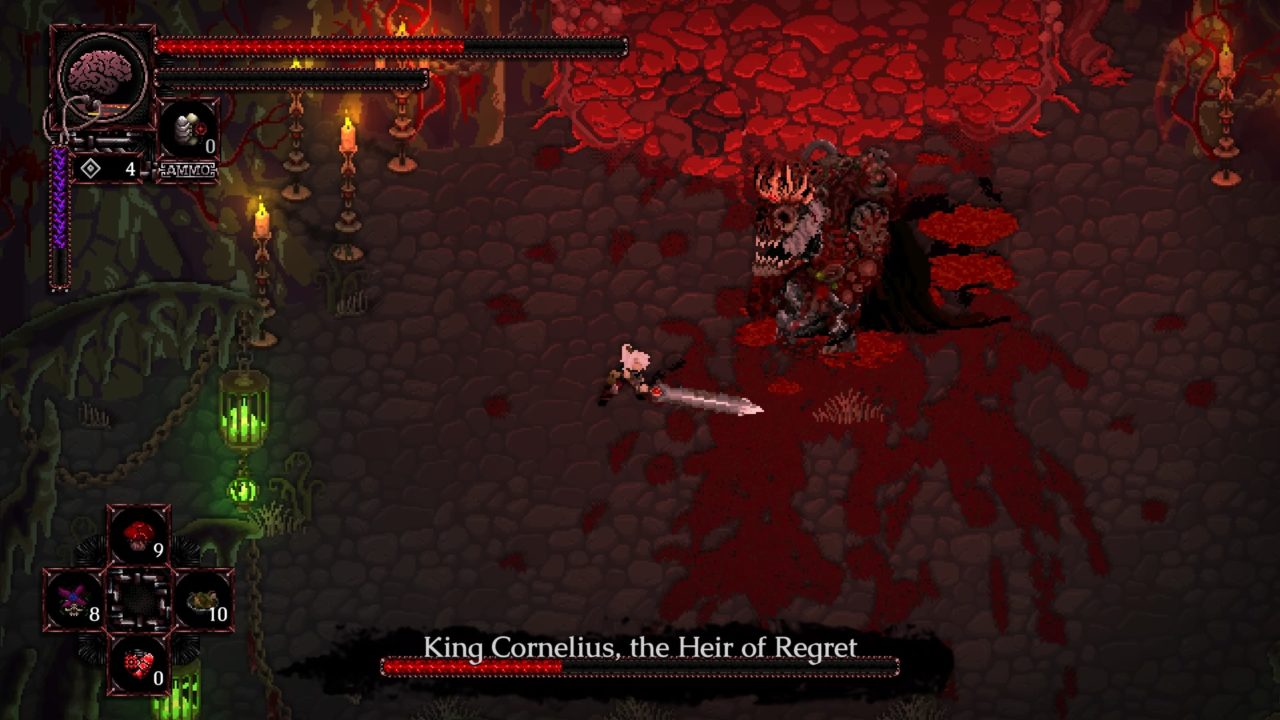
Task: Click the brain sanity portrait
Action: click(102, 77)
